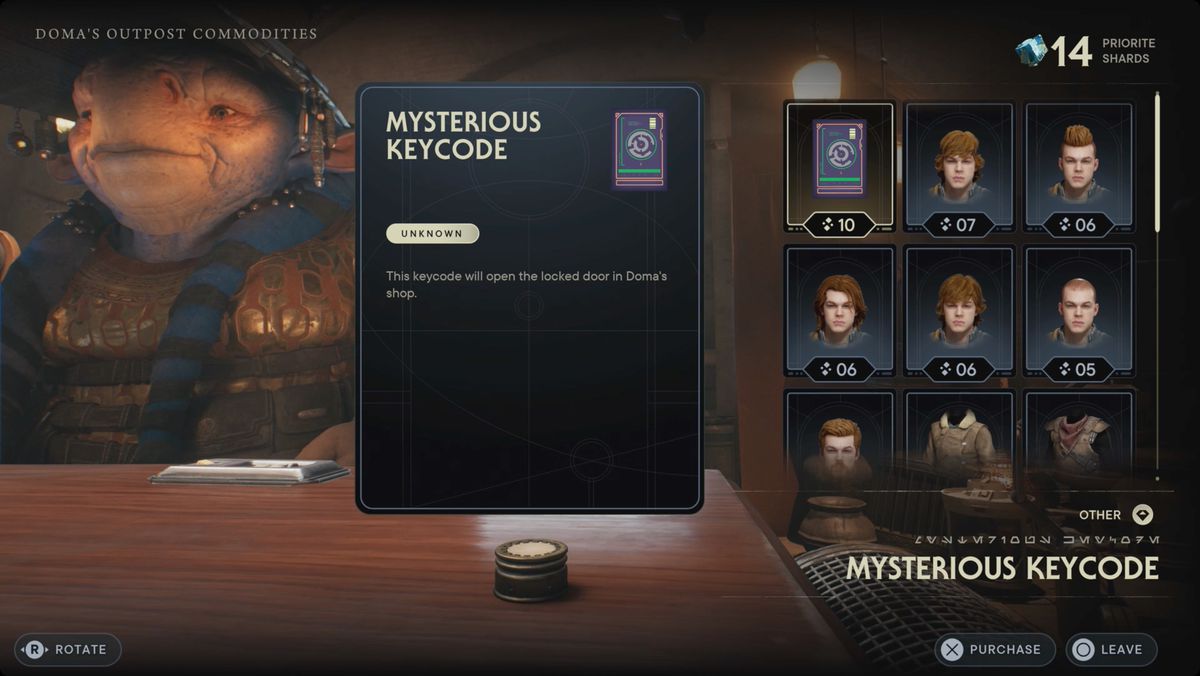Pick the buzz cut hairstyle costing 05
The image size is (1200, 676).
pos(1079,312)
